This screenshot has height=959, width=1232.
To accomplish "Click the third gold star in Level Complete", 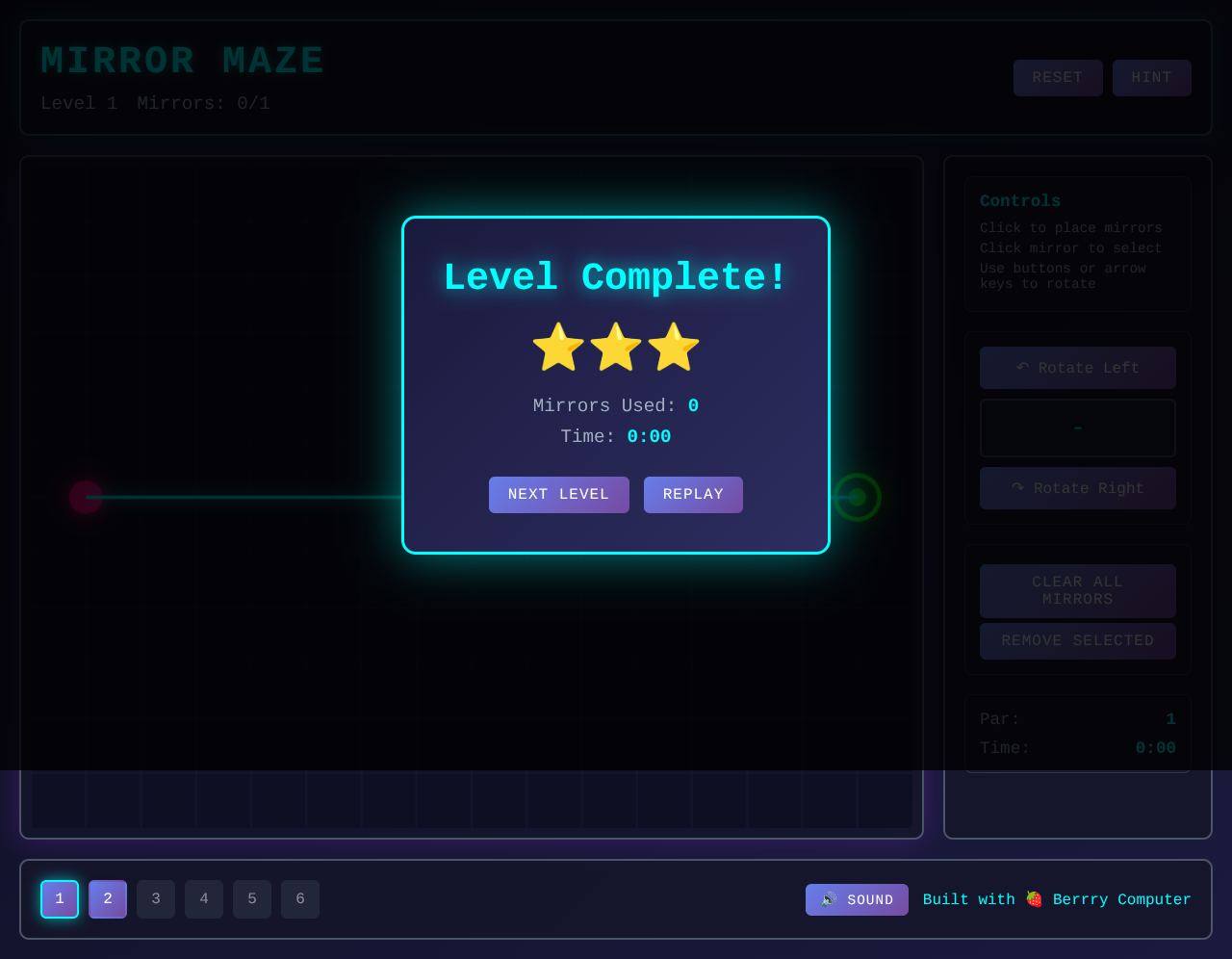I will pos(675,347).
